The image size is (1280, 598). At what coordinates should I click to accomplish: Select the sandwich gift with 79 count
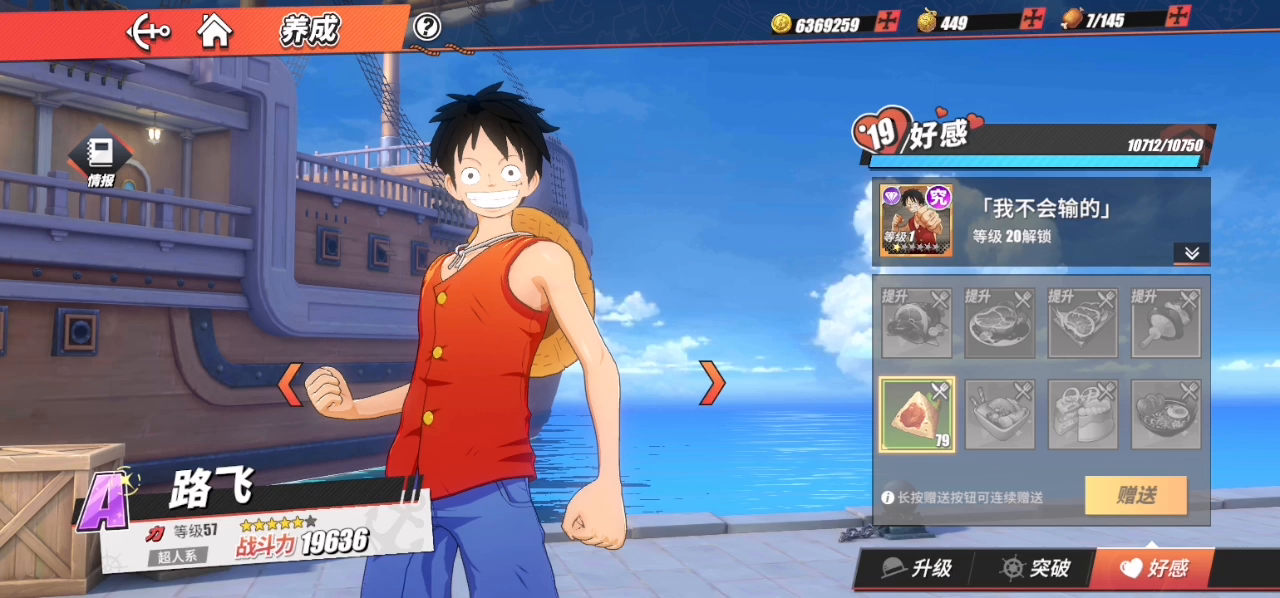click(x=917, y=413)
